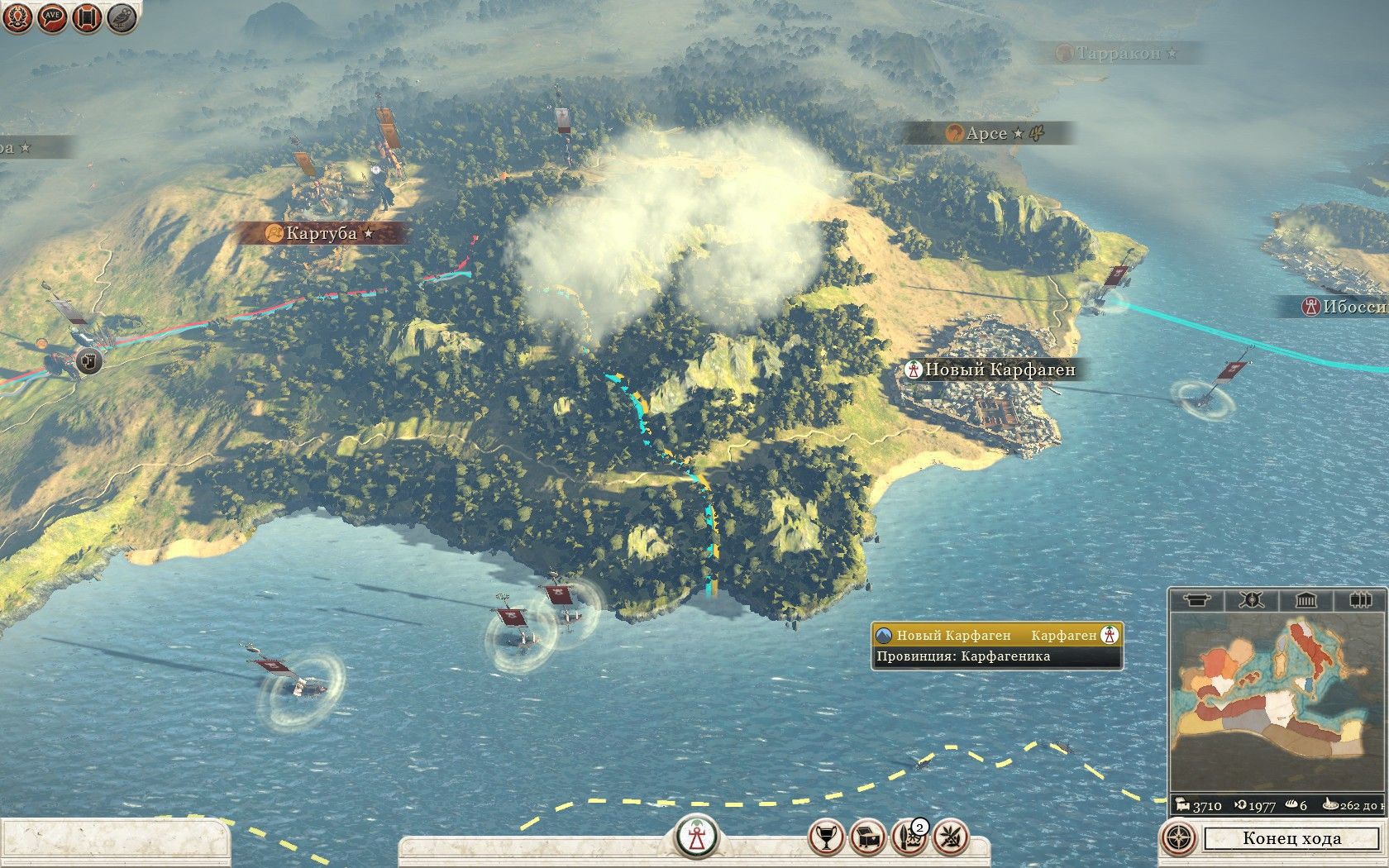
Task: Select the three-banners tab above the minimap
Action: pos(1360,599)
